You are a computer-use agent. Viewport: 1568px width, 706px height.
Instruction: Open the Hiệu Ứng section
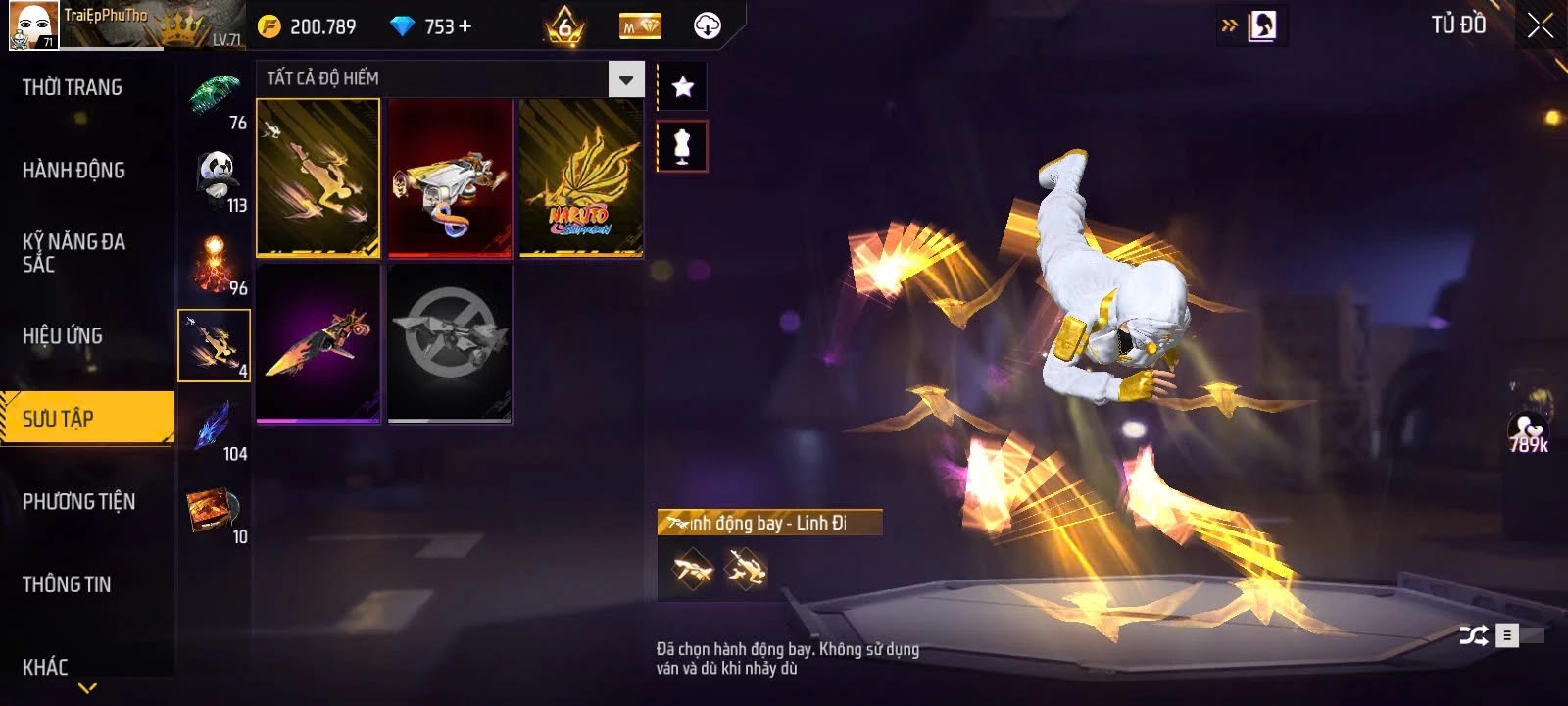tap(63, 336)
